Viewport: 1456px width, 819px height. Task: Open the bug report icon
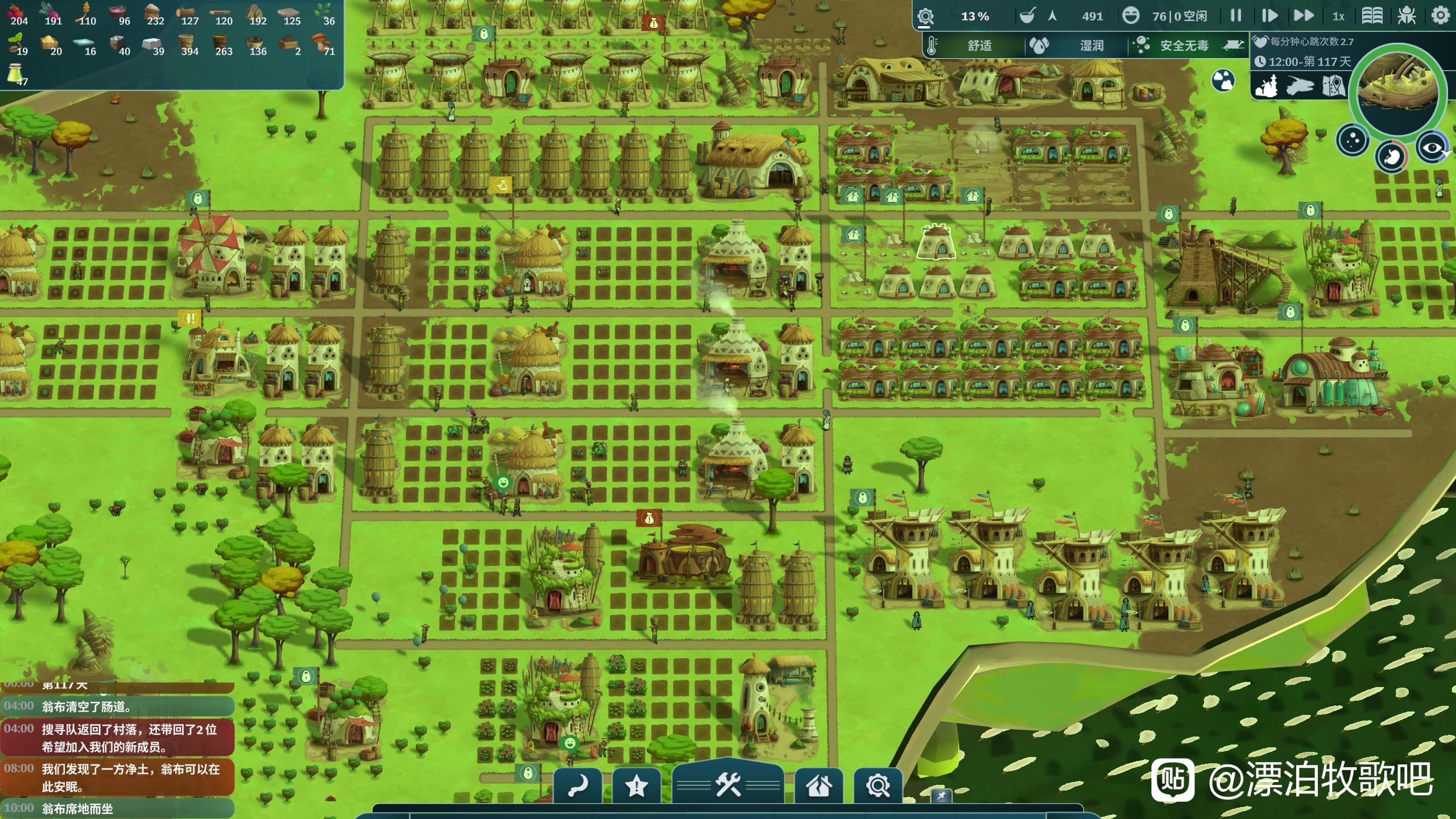tap(1407, 16)
